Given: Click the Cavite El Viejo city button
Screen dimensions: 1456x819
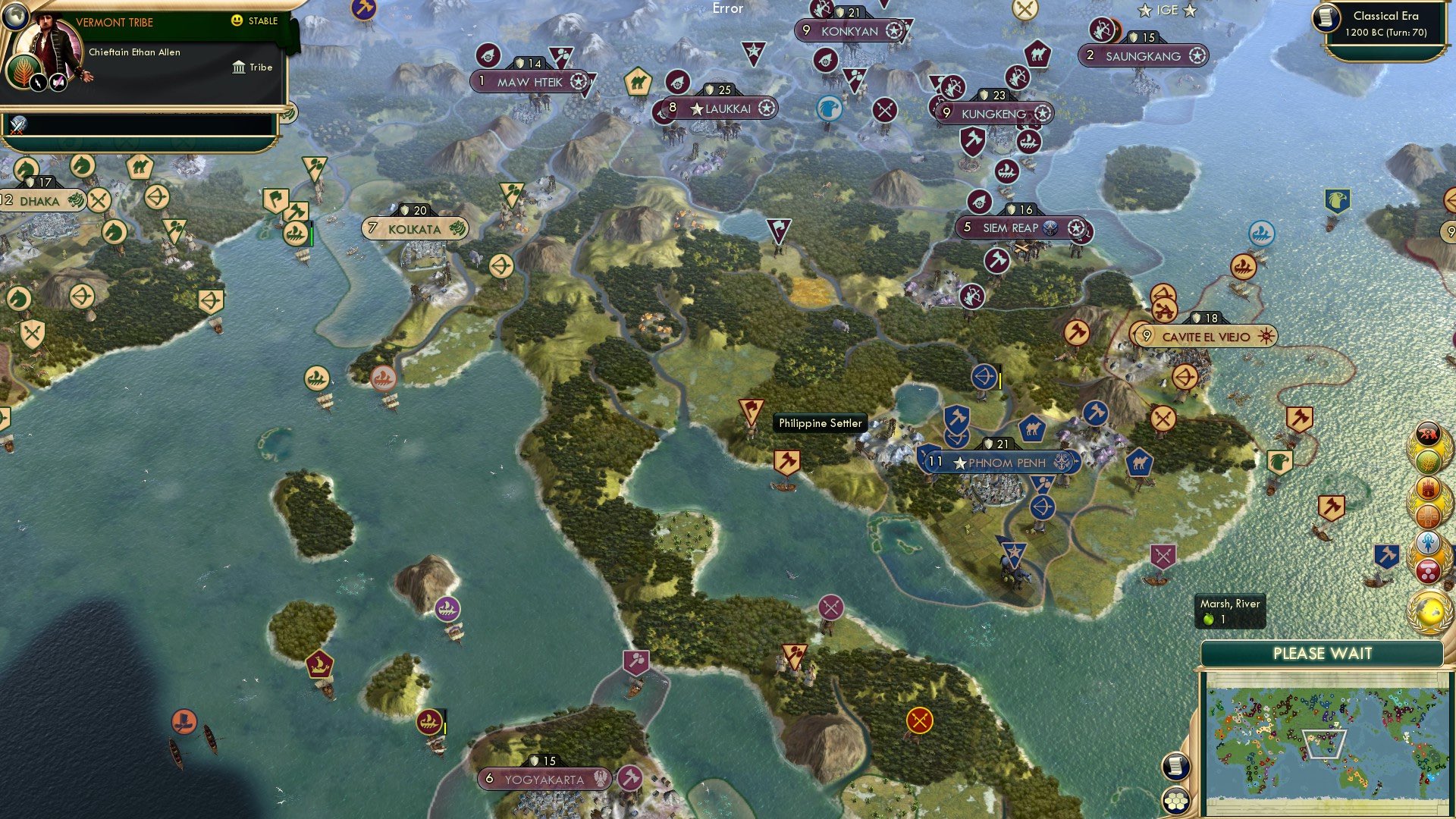Looking at the screenshot, I should pos(1204,335).
